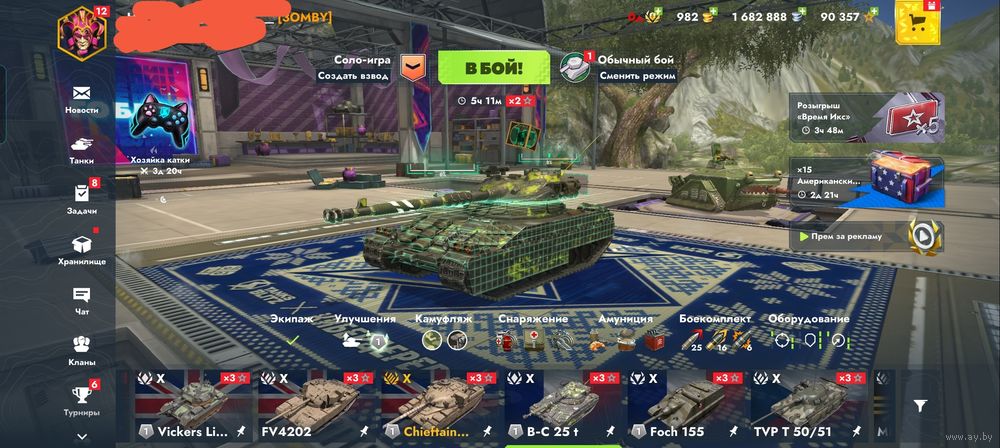The width and height of the screenshot is (1000, 448).
Task: Select the FV4202 tank card
Action: pos(317,408)
